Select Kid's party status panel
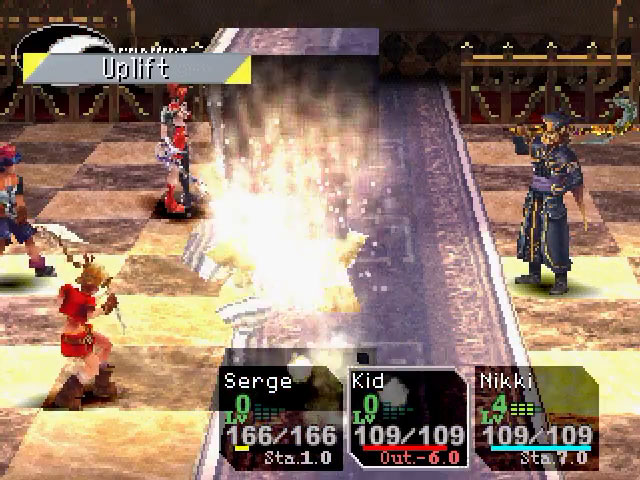640x480 pixels. 408,418
